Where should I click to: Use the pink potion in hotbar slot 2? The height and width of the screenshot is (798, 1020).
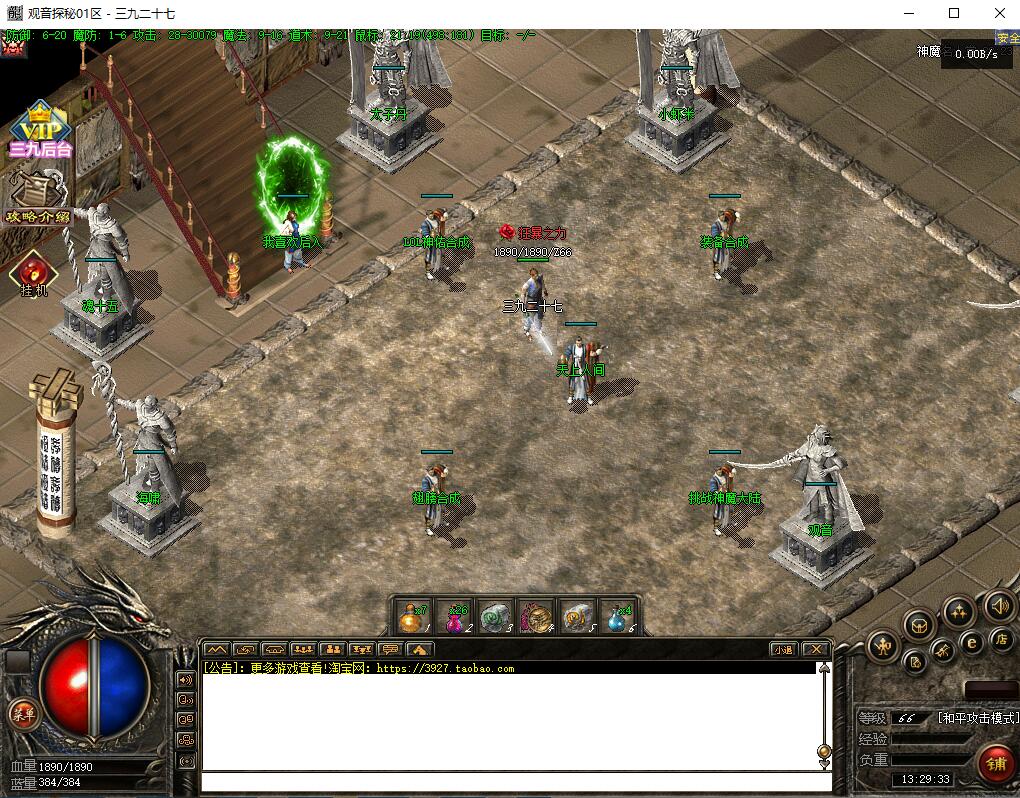453,618
